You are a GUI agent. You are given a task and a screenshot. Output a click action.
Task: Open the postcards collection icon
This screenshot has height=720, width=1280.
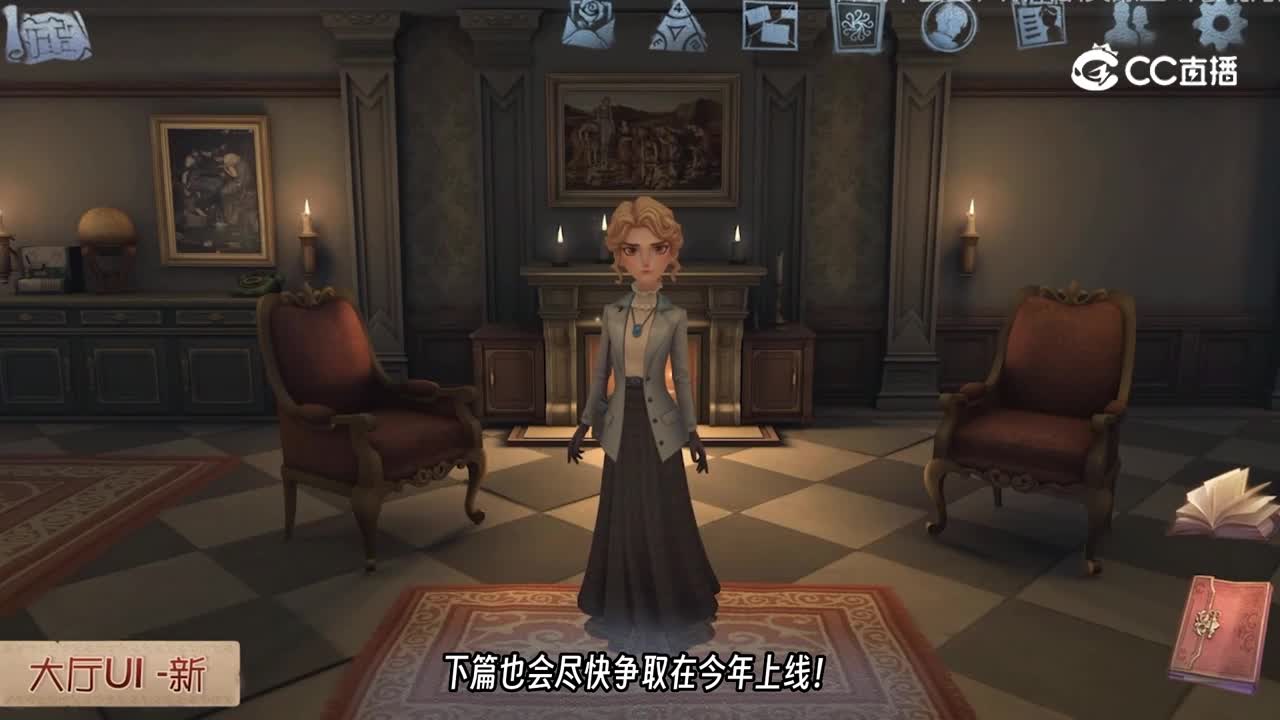(x=770, y=26)
